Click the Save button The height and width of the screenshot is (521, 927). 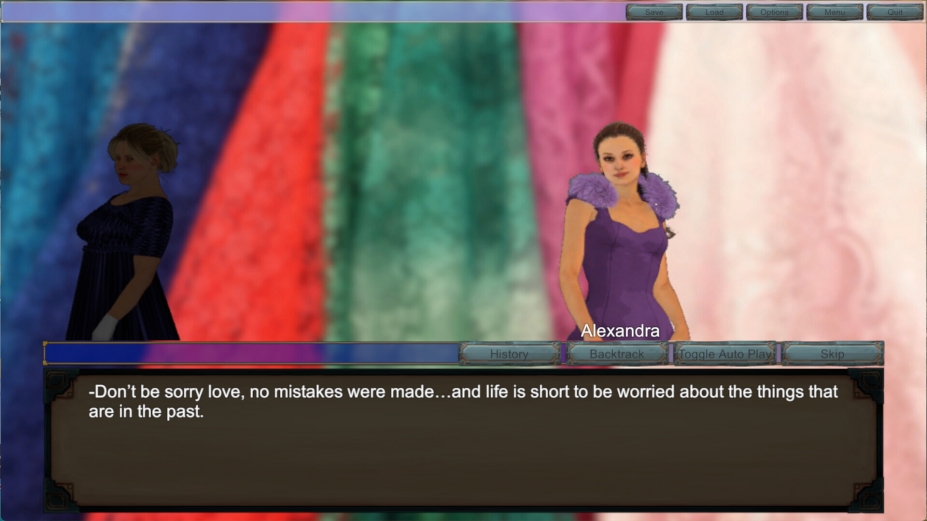654,12
